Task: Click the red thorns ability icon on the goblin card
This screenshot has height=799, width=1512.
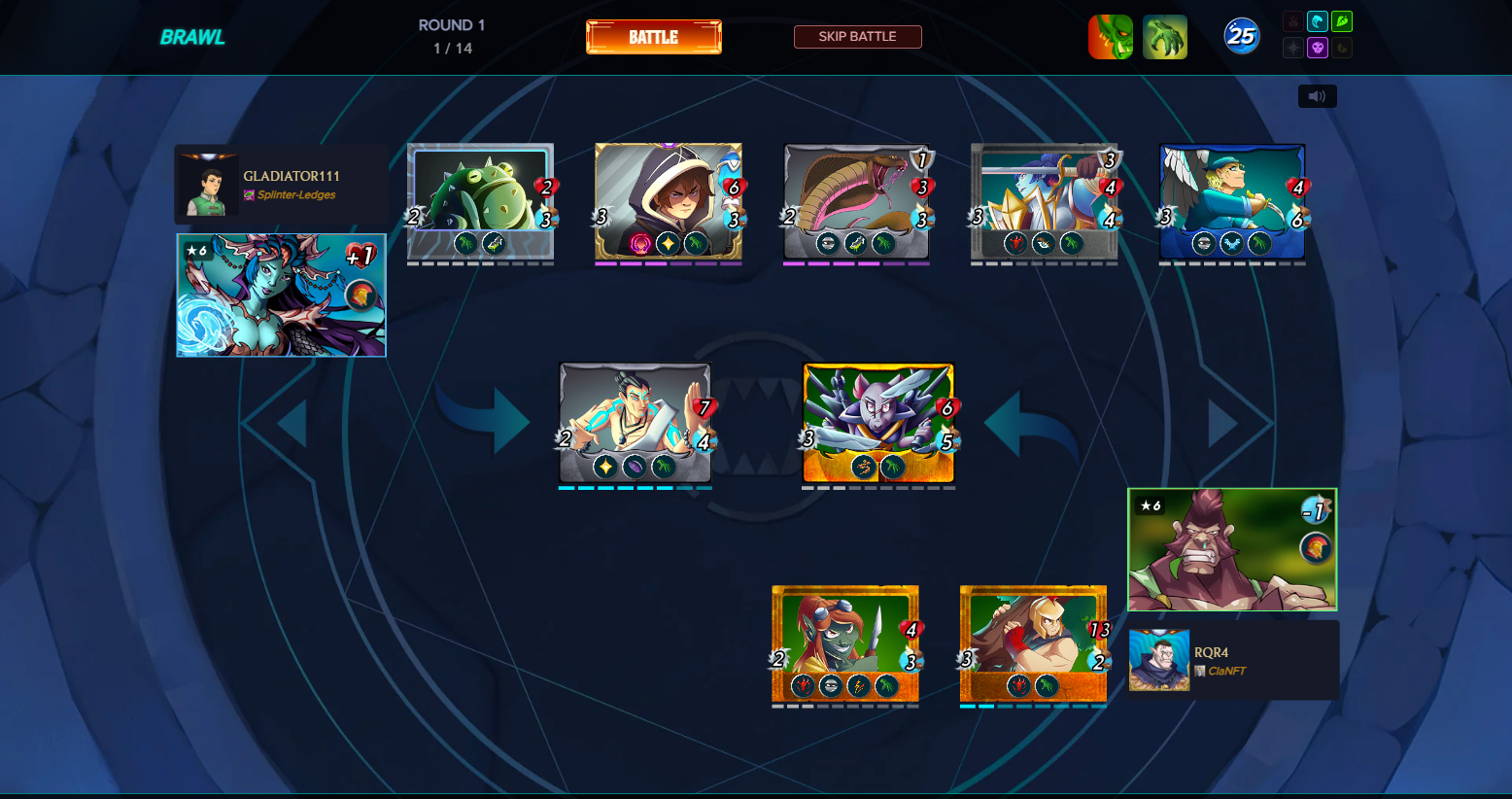Action: (803, 686)
